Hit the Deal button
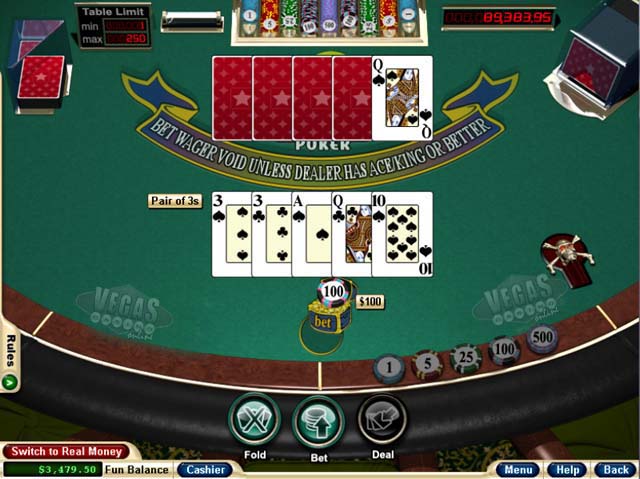The height and width of the screenshot is (479, 640). pyautogui.click(x=382, y=420)
